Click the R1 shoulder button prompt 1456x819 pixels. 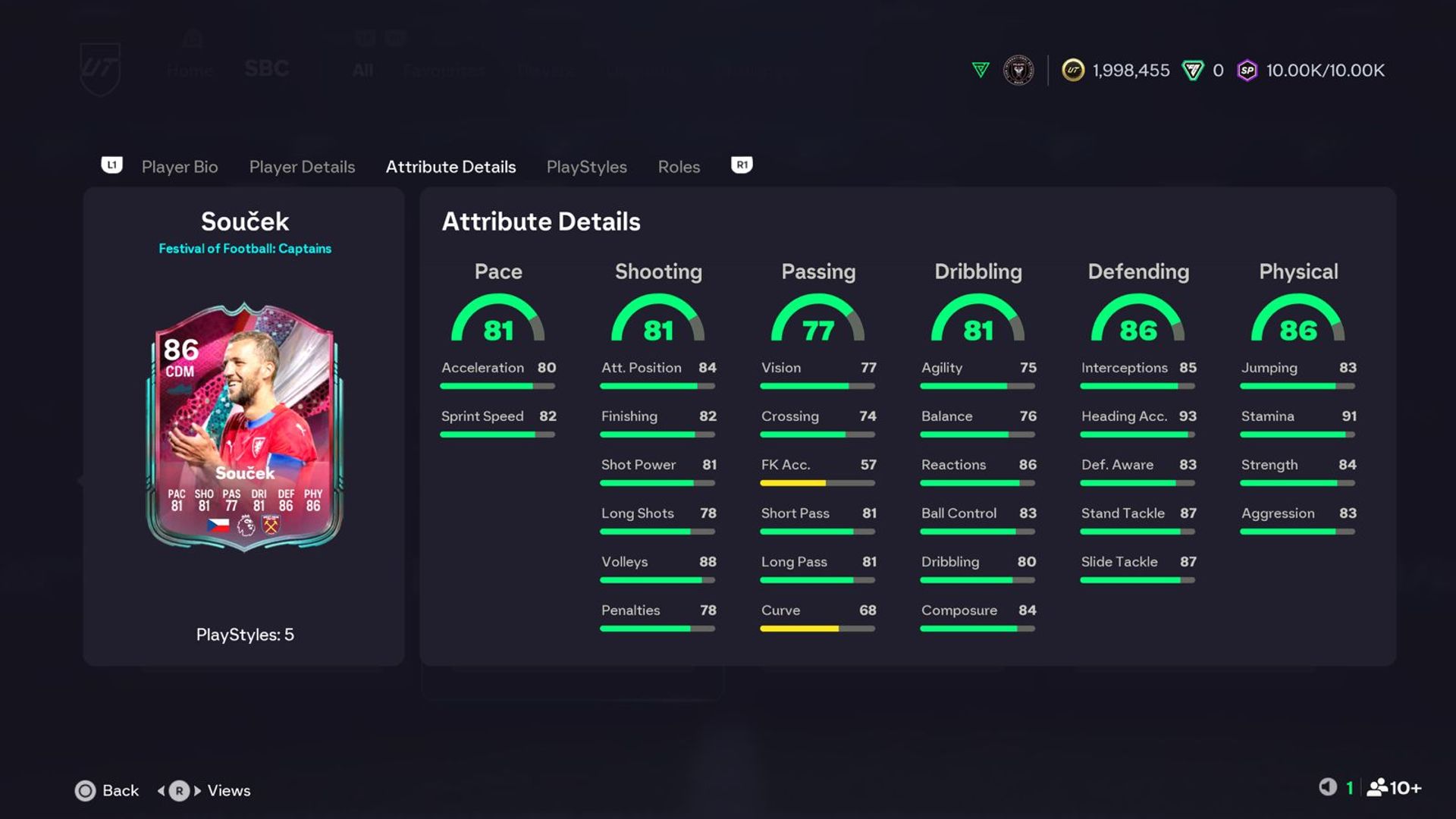coord(741,165)
